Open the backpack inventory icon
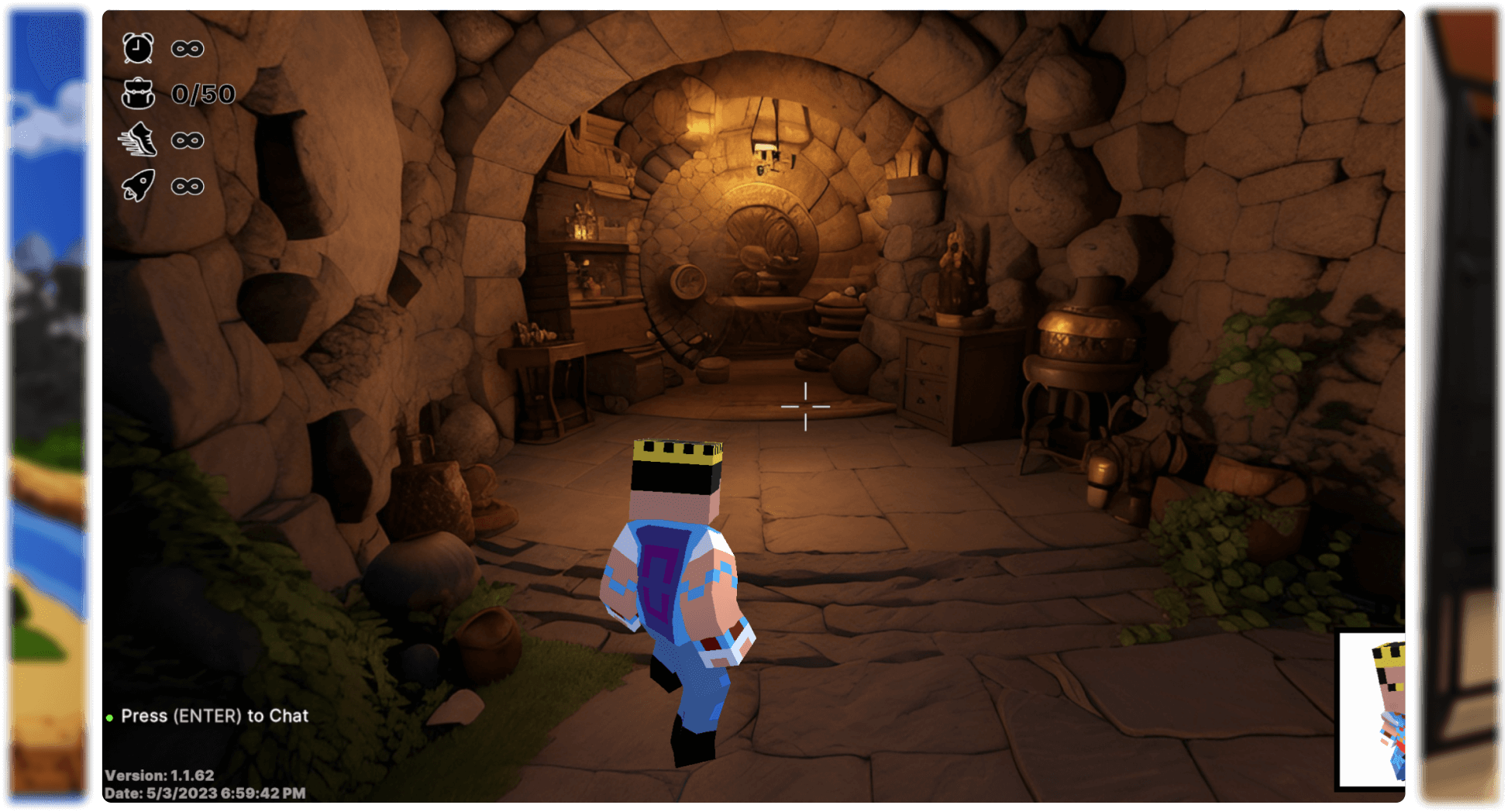 [138, 94]
